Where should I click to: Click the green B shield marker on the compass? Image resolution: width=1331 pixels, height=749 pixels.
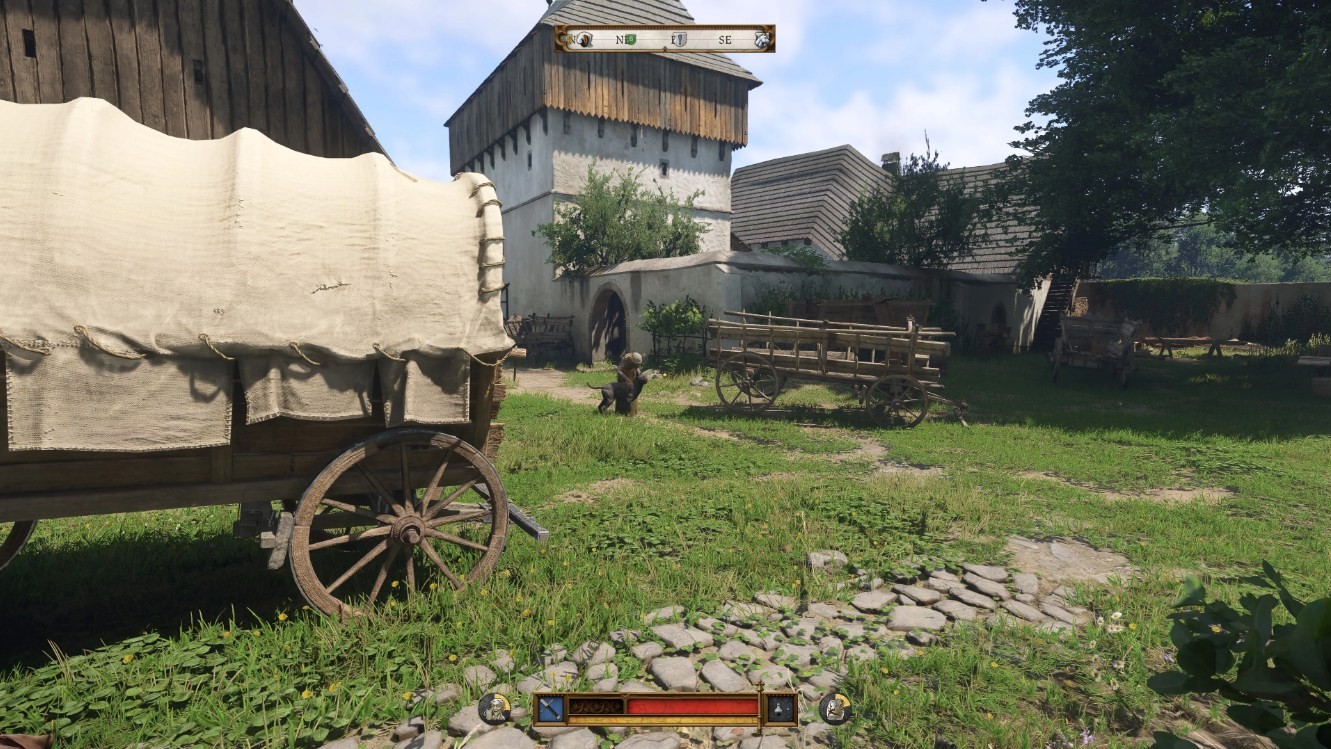(631, 39)
